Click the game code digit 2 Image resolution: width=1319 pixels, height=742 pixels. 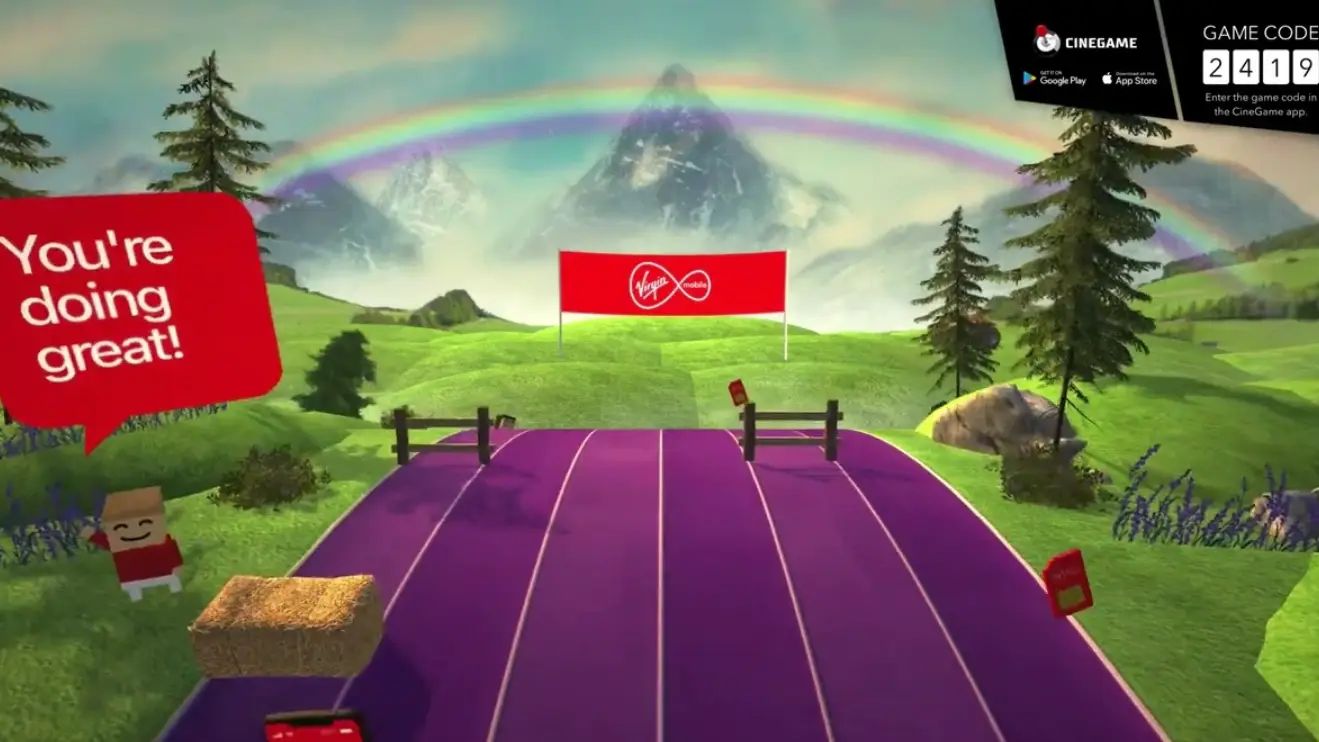(x=1216, y=66)
